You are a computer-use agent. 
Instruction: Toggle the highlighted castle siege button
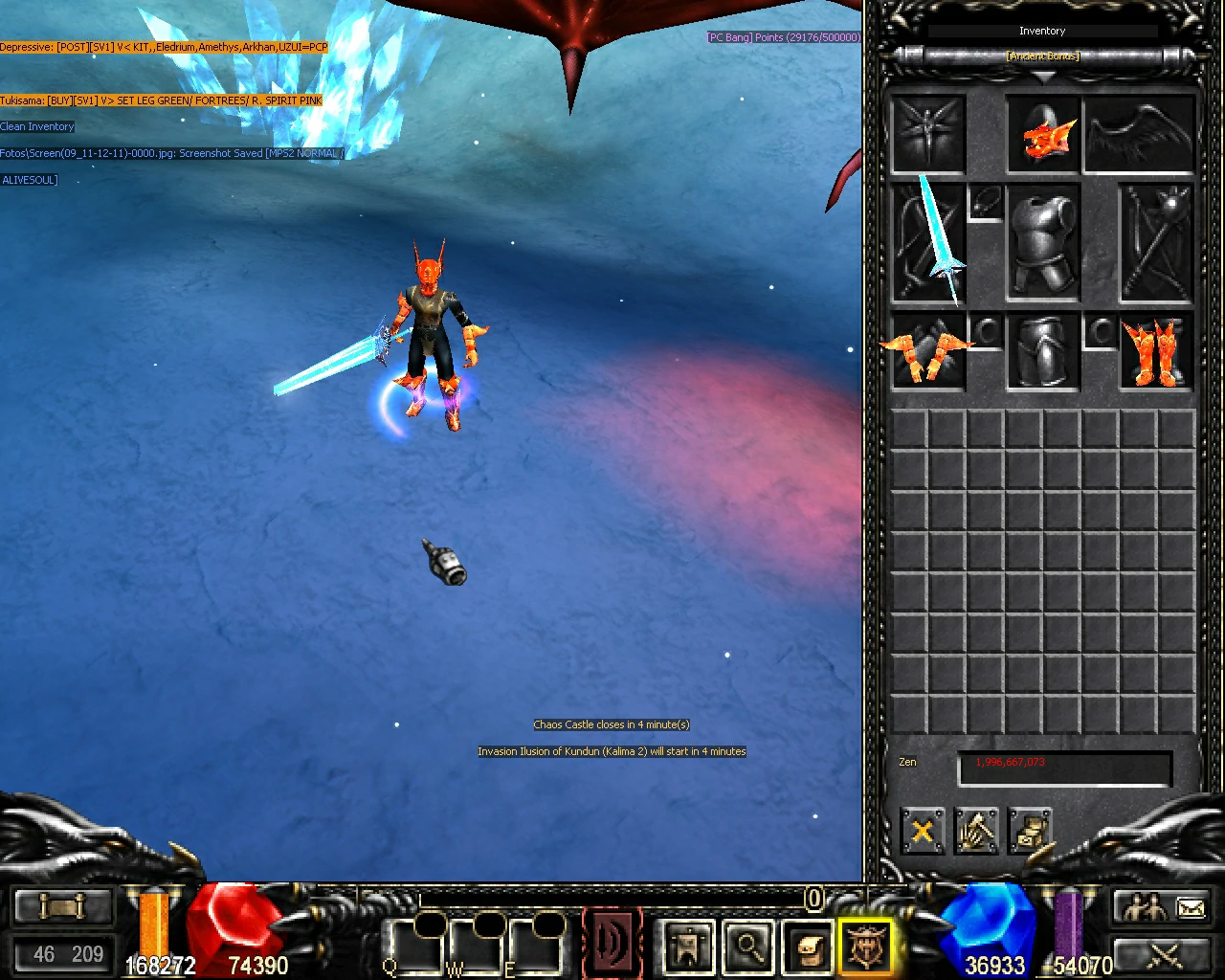click(866, 947)
